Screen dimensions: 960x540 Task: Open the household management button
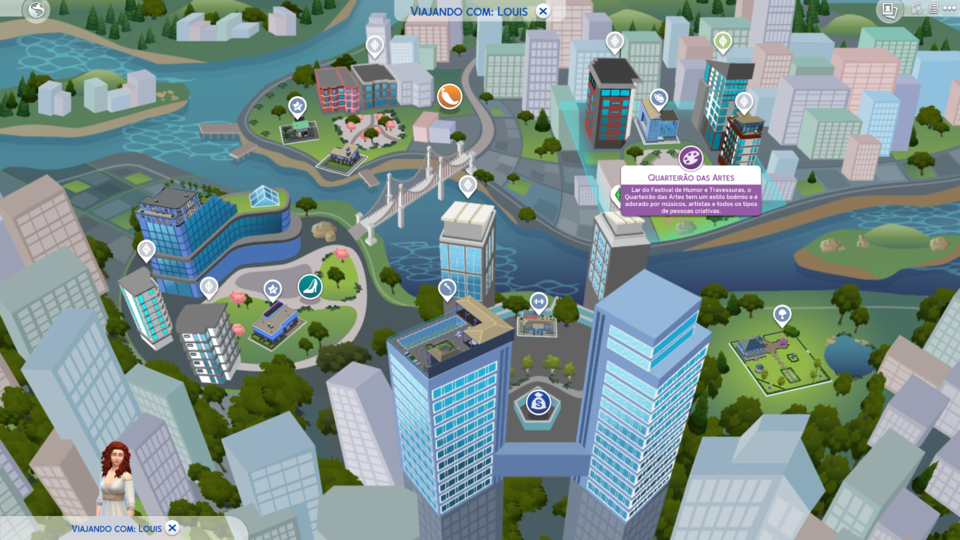[x=888, y=10]
